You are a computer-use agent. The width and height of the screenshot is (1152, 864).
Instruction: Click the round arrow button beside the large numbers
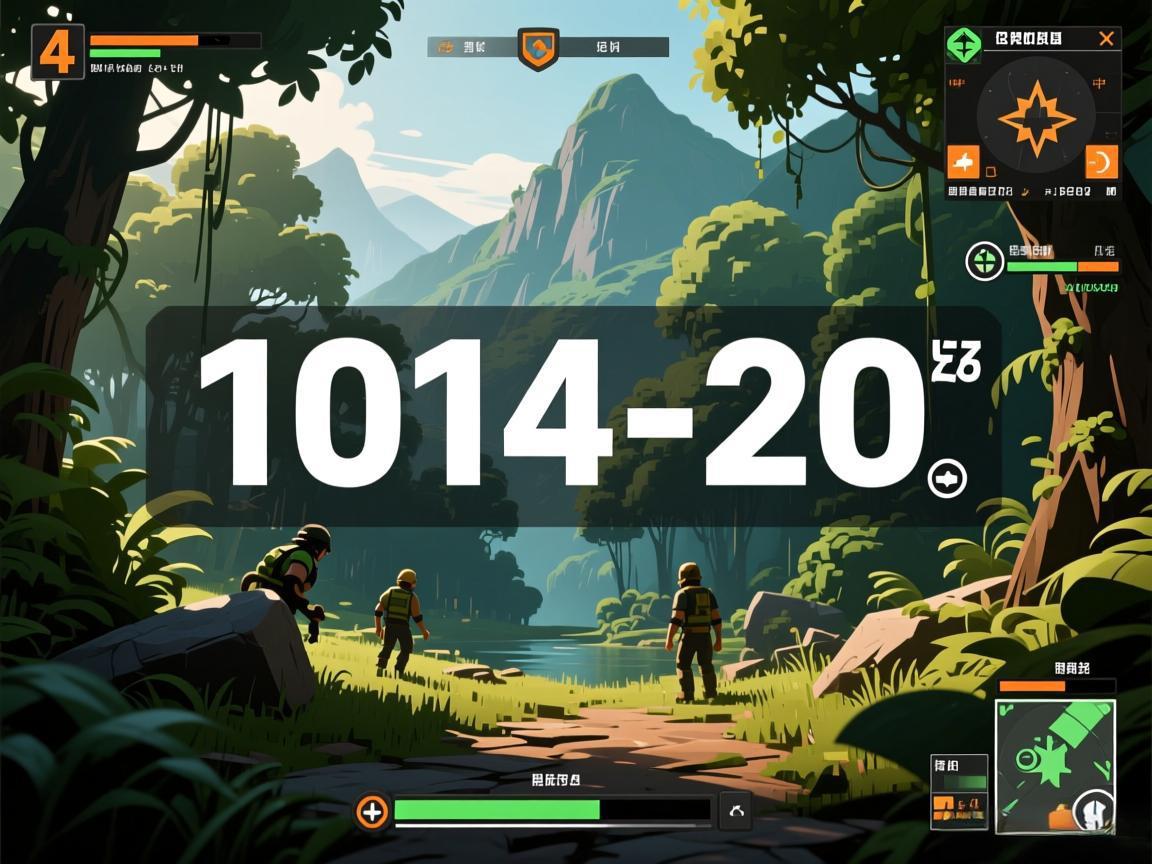point(947,479)
